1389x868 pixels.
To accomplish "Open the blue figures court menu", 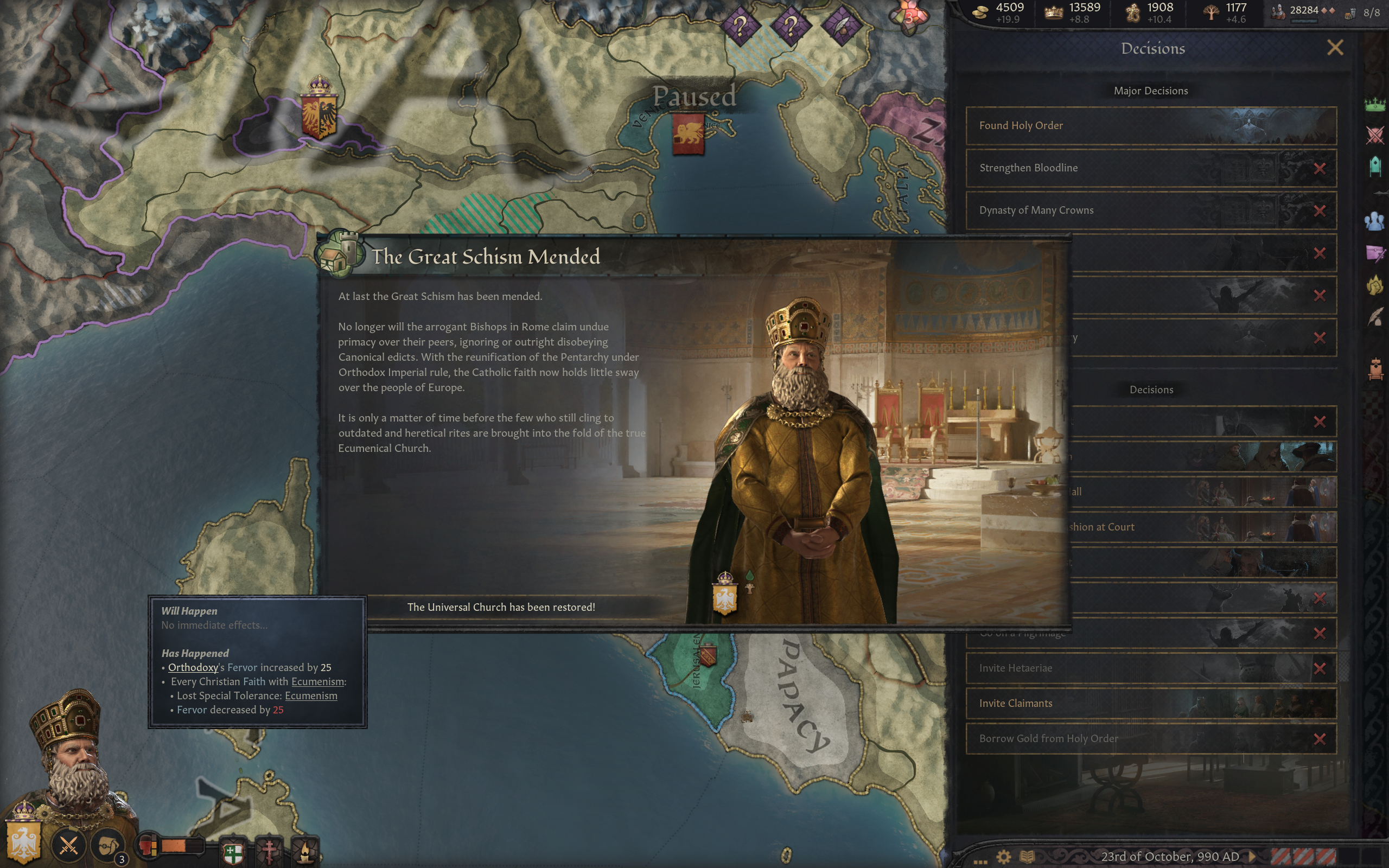I will coord(1375,221).
